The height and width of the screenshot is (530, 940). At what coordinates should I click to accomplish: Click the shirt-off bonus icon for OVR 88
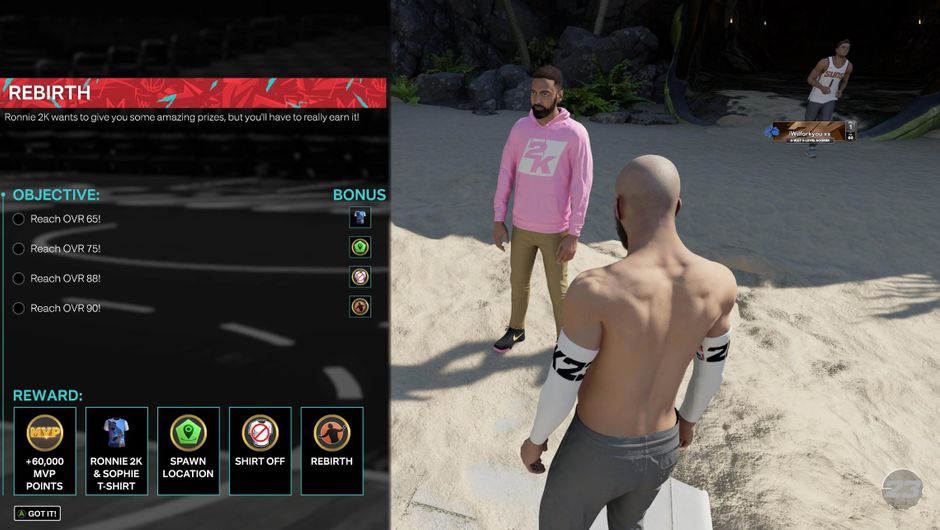360,277
